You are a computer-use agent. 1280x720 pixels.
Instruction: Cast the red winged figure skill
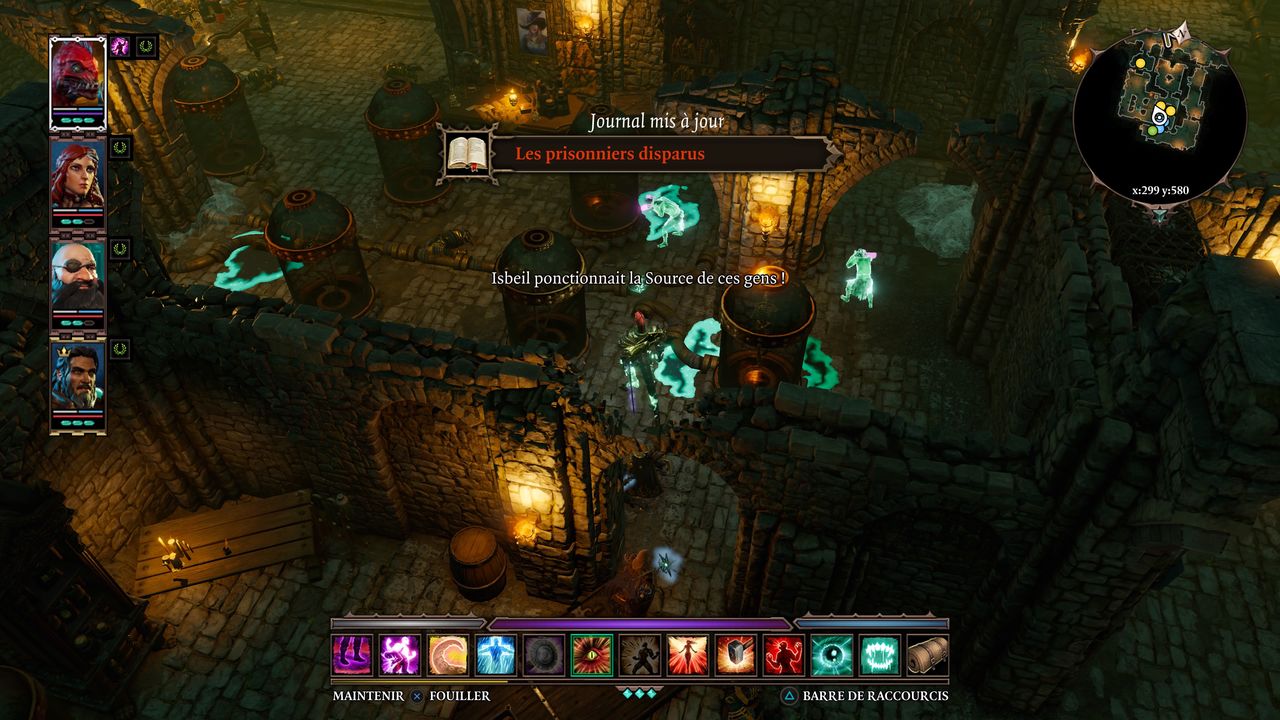[x=688, y=655]
